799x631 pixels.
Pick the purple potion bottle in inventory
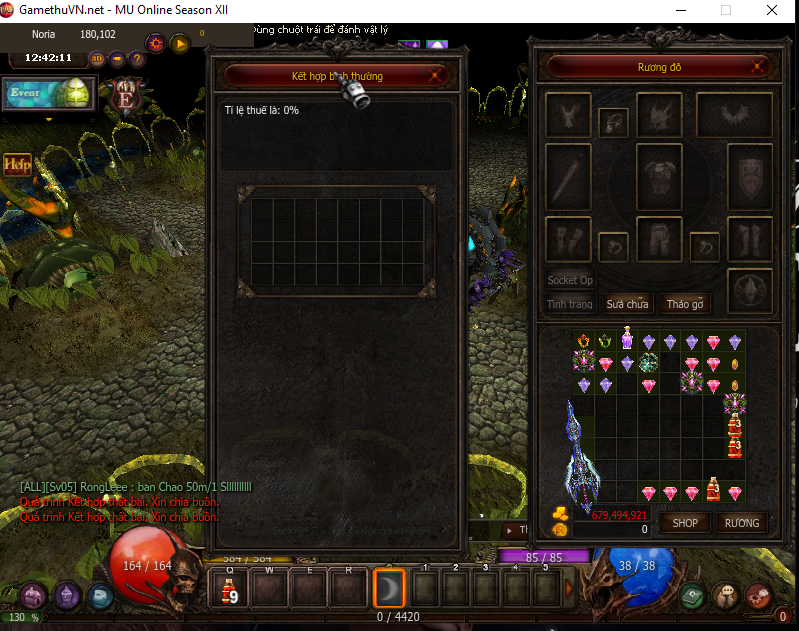click(627, 340)
